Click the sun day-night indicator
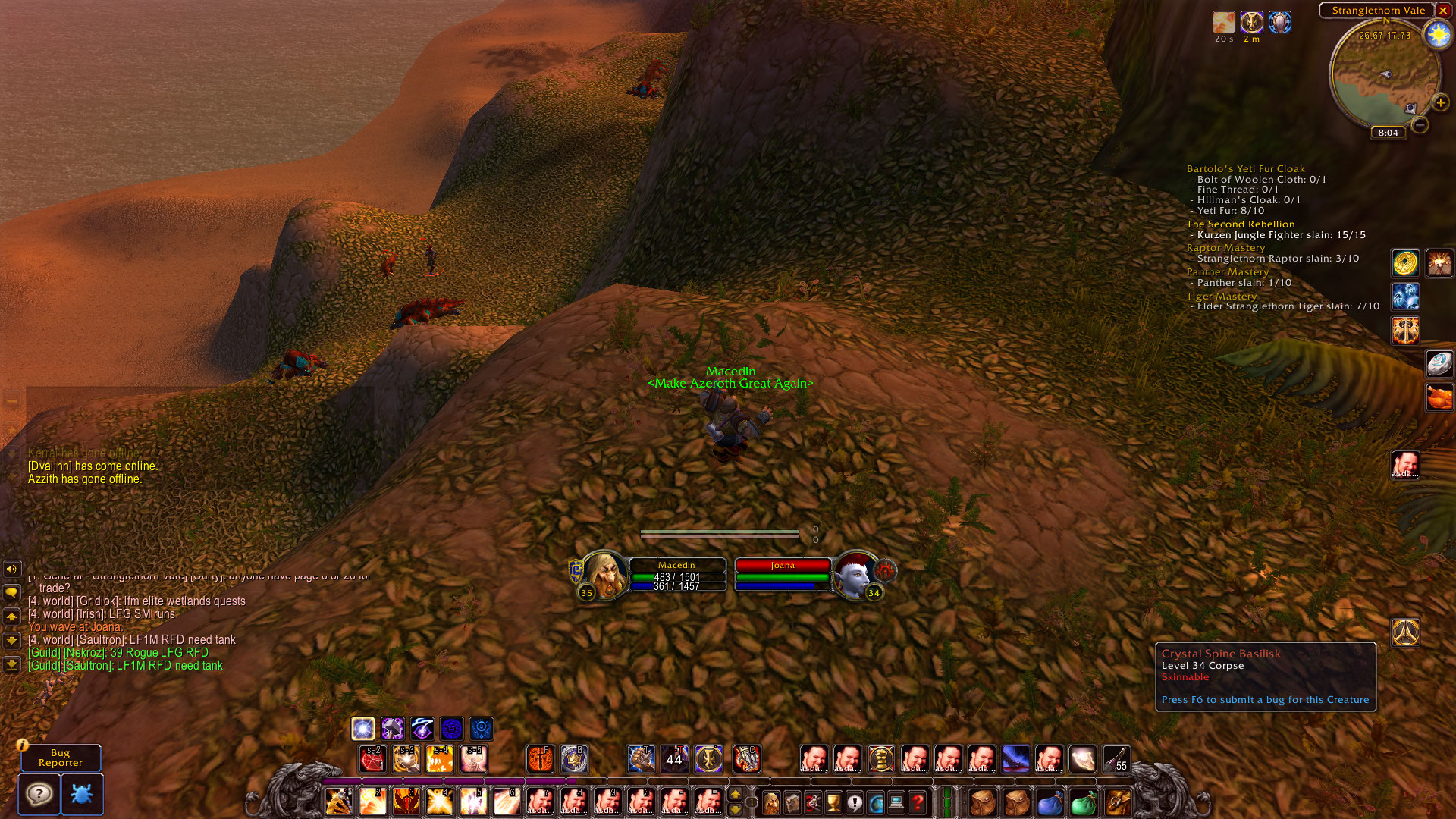 [x=1437, y=35]
